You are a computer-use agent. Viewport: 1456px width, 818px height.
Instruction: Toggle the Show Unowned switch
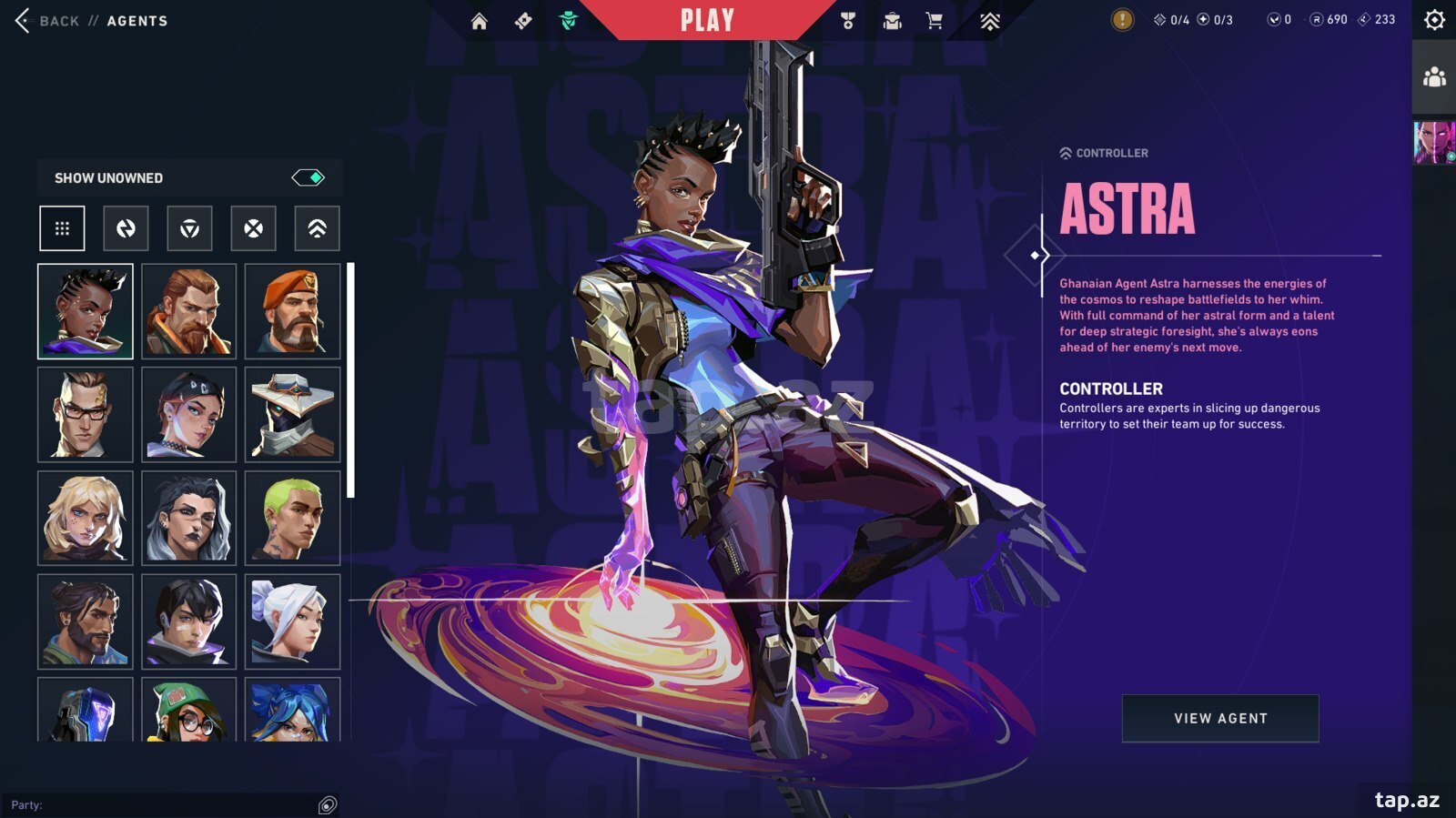308,177
